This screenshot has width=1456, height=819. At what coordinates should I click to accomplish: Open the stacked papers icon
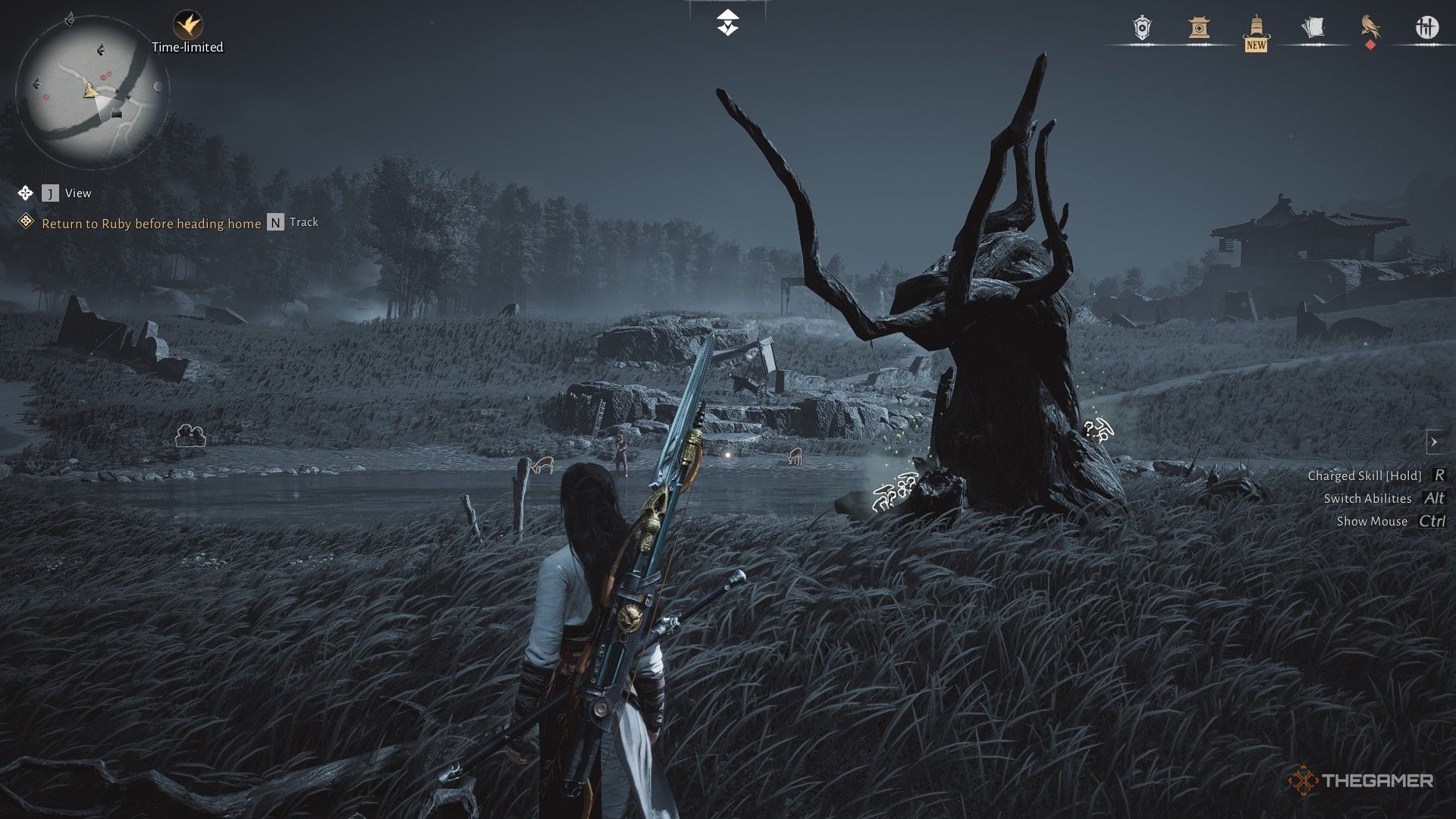tap(1313, 28)
